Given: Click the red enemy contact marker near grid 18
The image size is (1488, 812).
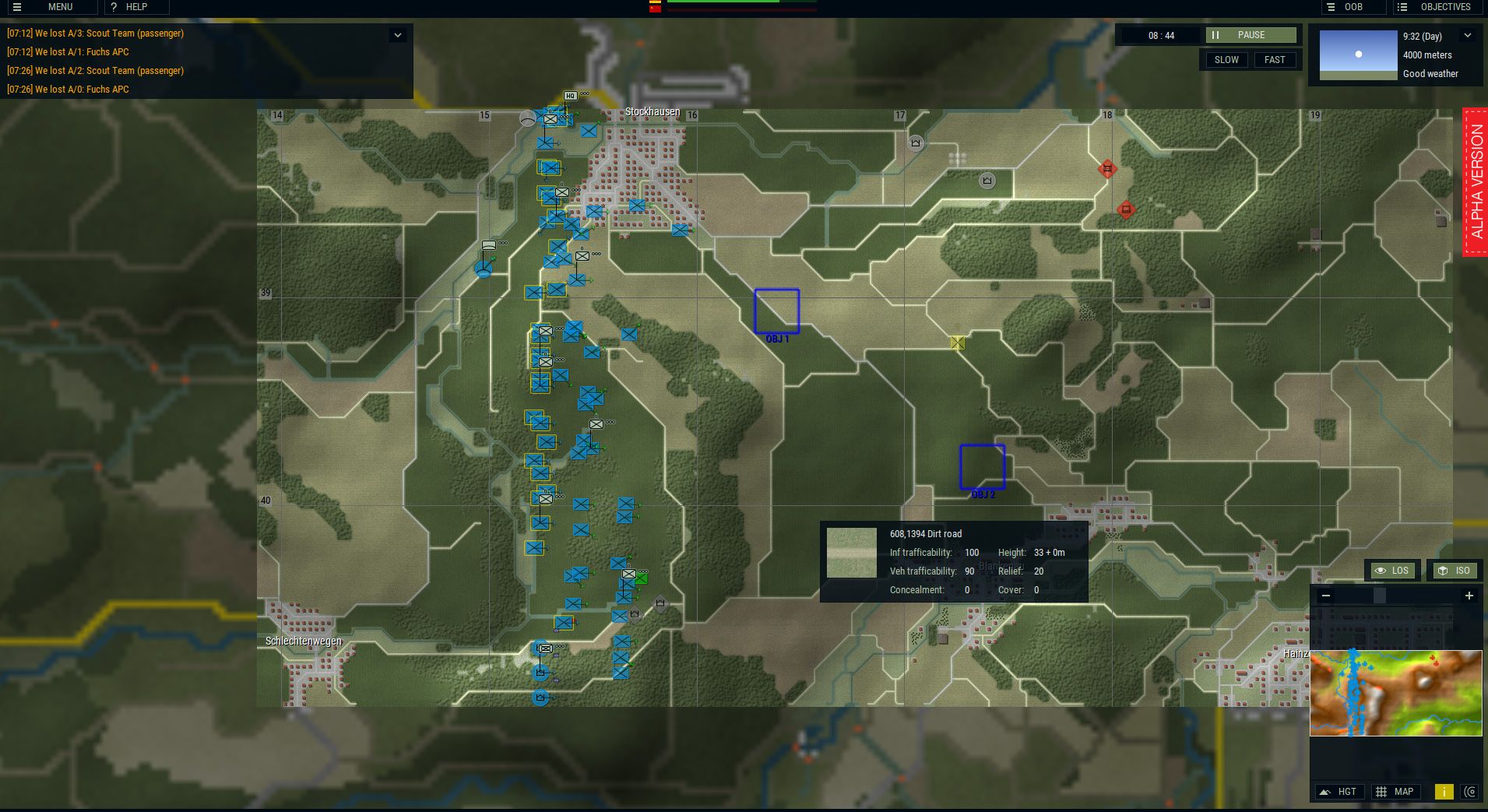Looking at the screenshot, I should click(1107, 169).
